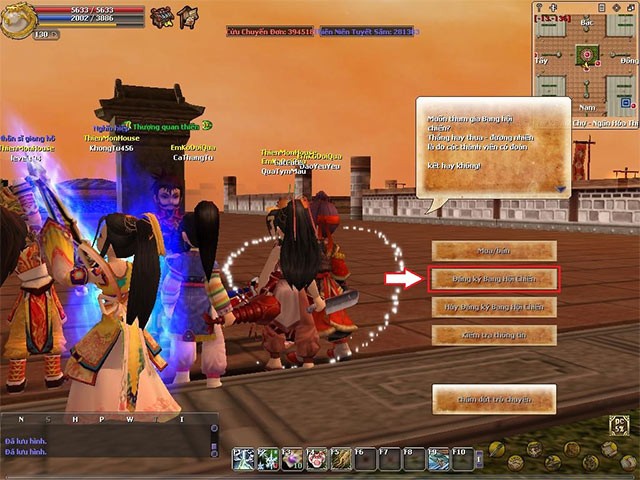Use the F2 hotbar skill
Image resolution: width=640 pixels, height=480 pixels.
pyautogui.click(x=268, y=458)
